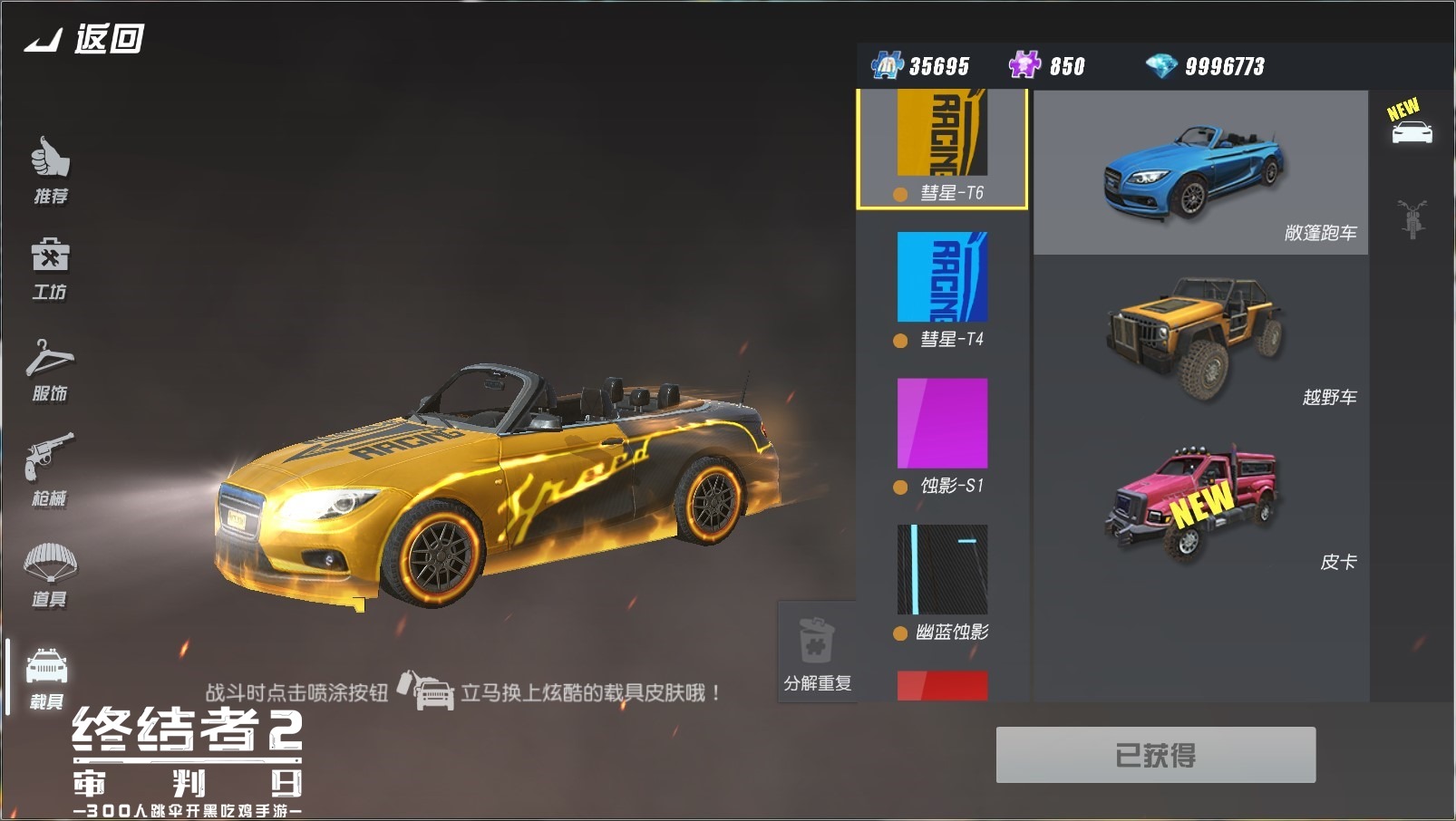Viewport: 1456px width, 821px height.
Task: Open the 服饰 clothing category
Action: tap(50, 370)
